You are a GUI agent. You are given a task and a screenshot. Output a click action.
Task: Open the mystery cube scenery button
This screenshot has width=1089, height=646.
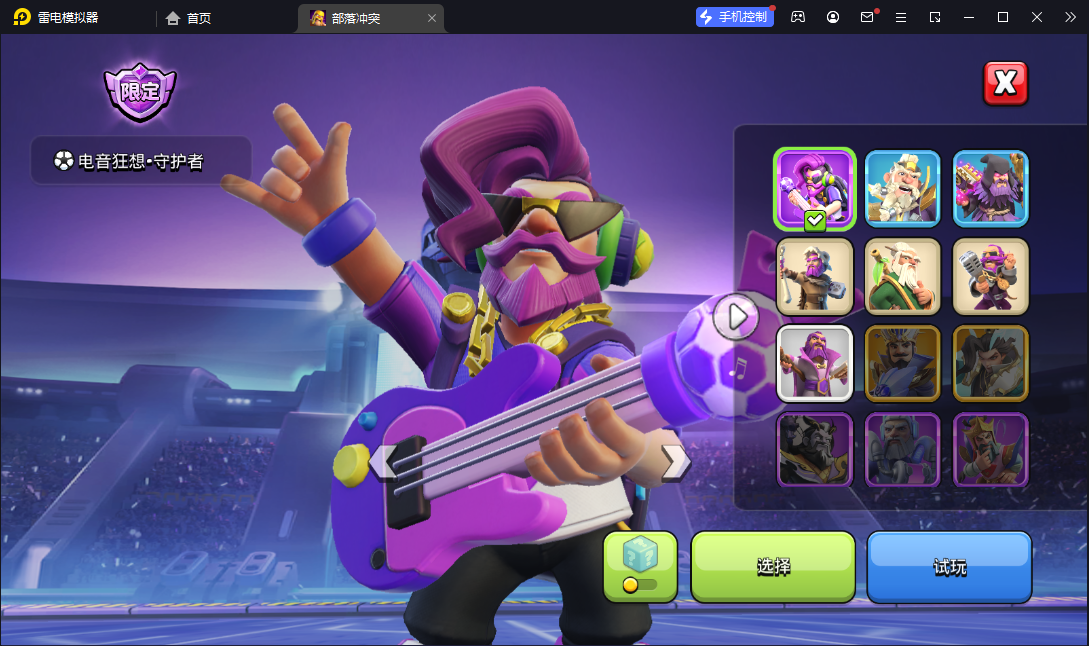coord(640,565)
